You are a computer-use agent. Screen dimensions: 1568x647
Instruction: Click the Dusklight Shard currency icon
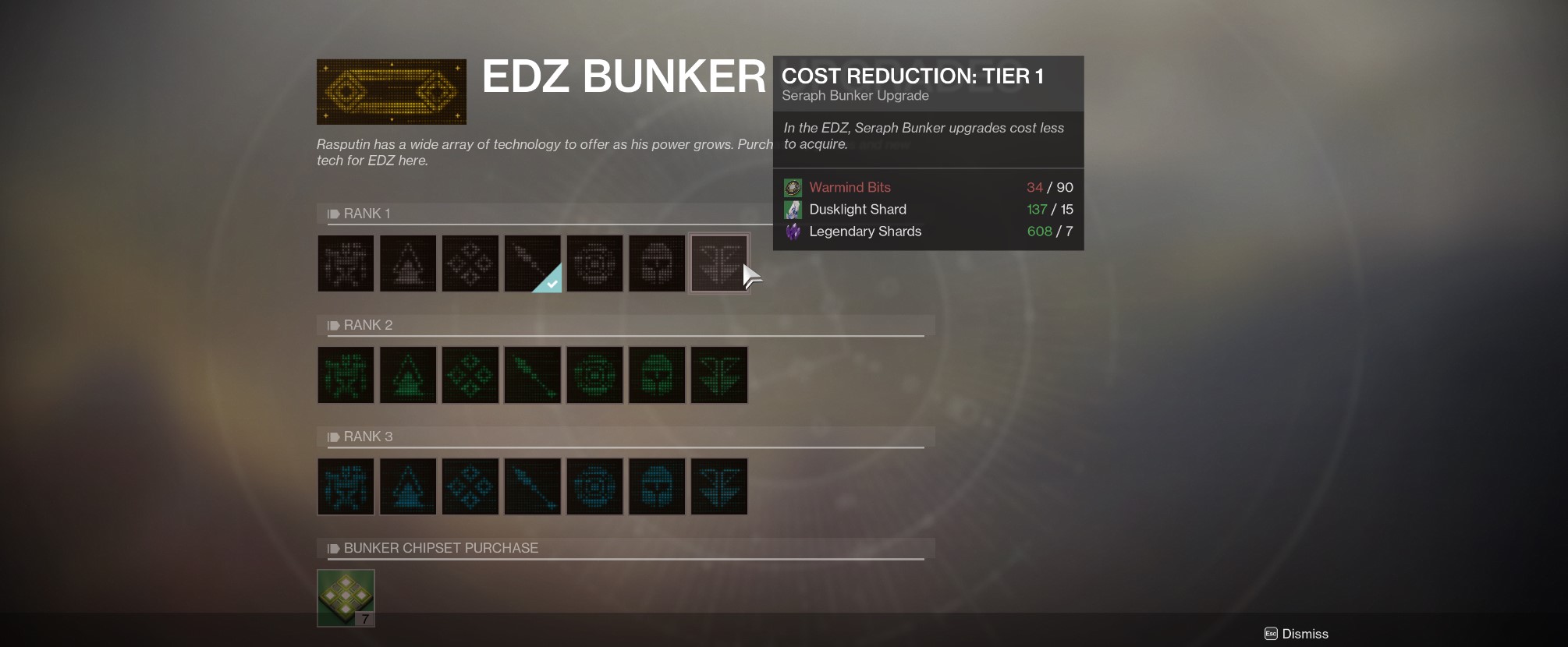793,209
